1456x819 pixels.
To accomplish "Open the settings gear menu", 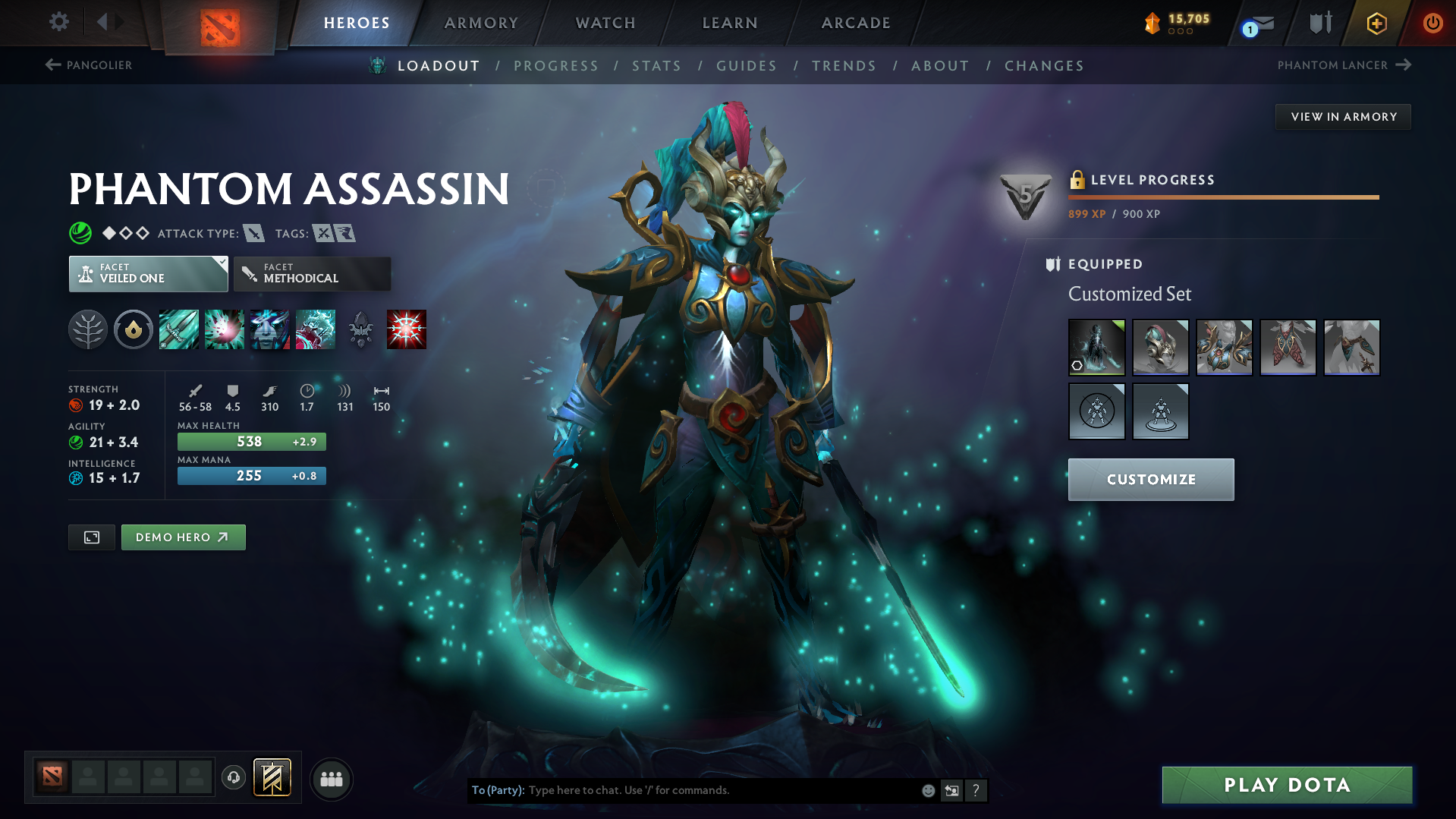I will pos(58,22).
